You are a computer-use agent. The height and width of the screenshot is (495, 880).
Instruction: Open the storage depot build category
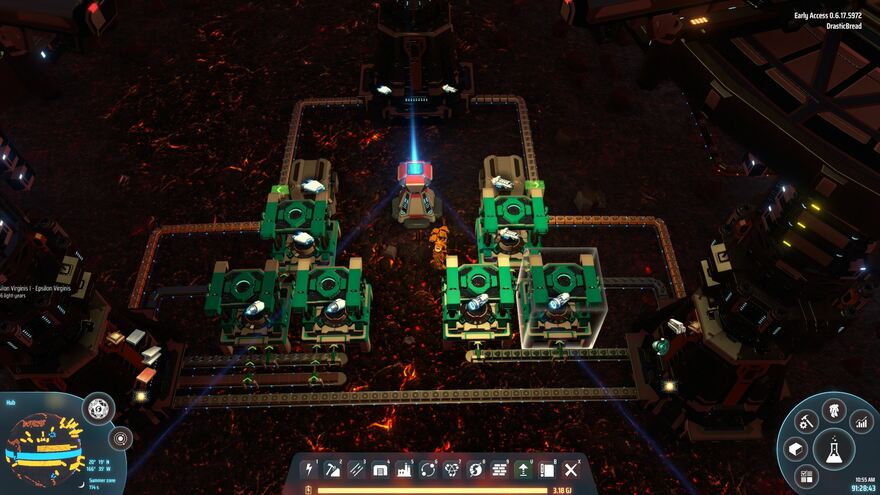tap(381, 469)
